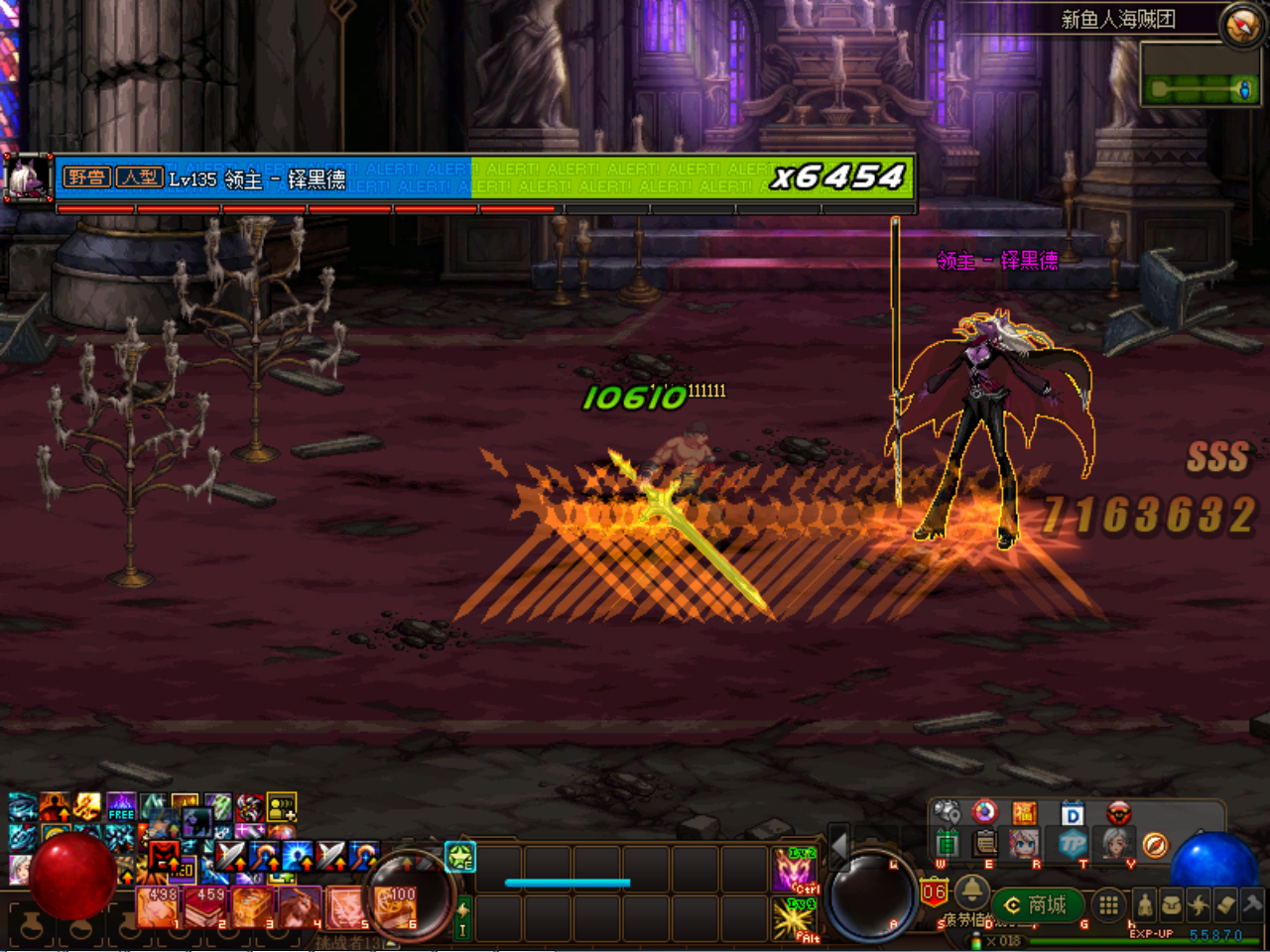Open the red 福 festival event icon
This screenshot has width=1270, height=952.
click(x=1024, y=813)
